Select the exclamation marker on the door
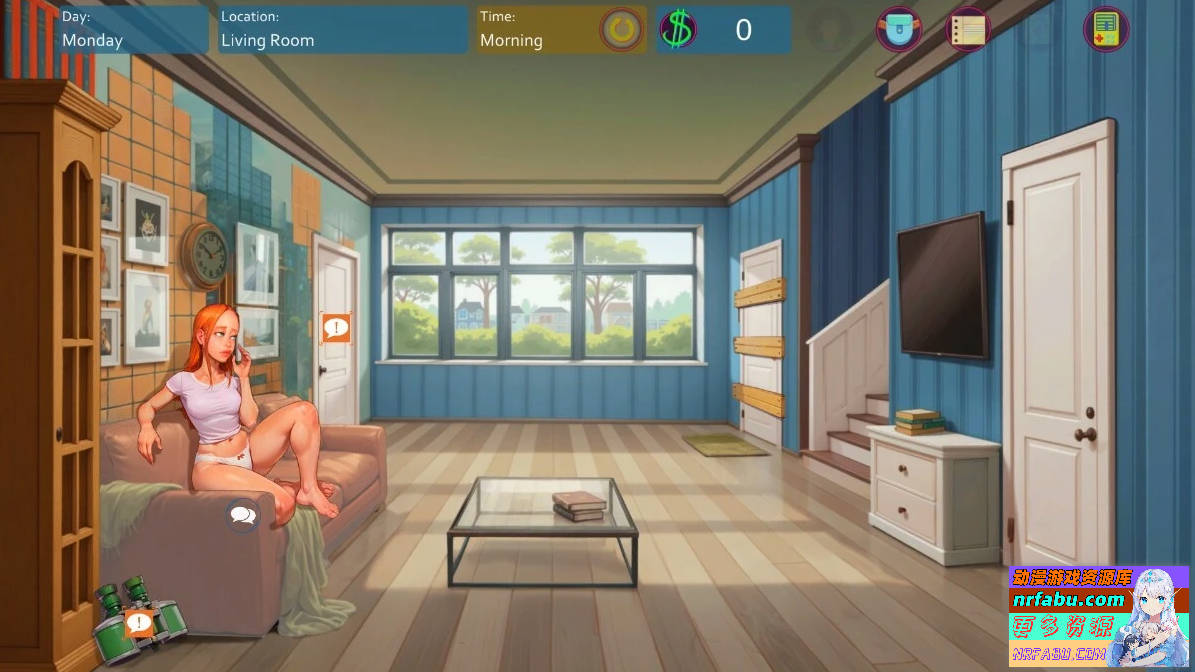The width and height of the screenshot is (1195, 672). coord(336,327)
